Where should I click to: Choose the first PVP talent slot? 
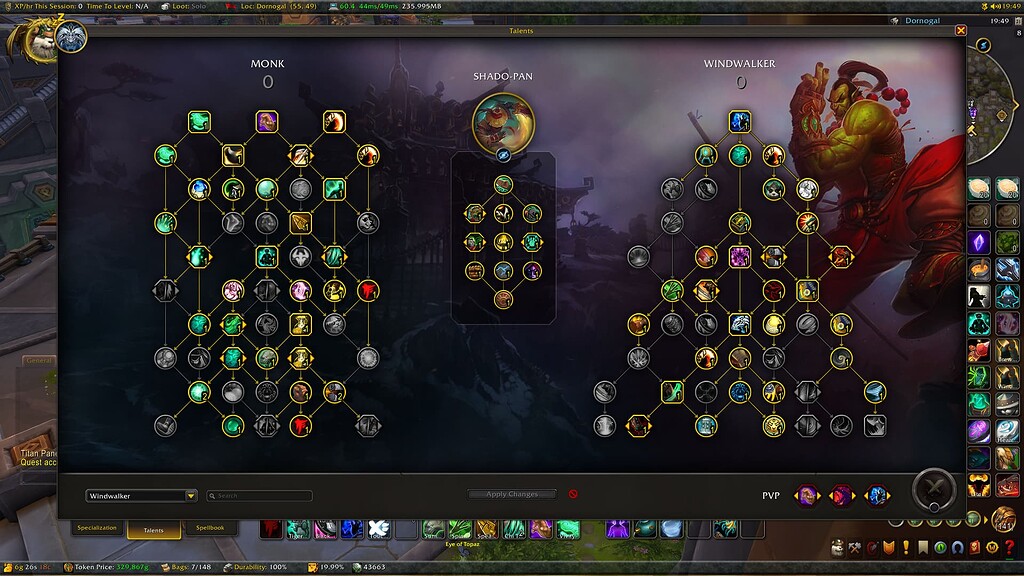[807, 495]
